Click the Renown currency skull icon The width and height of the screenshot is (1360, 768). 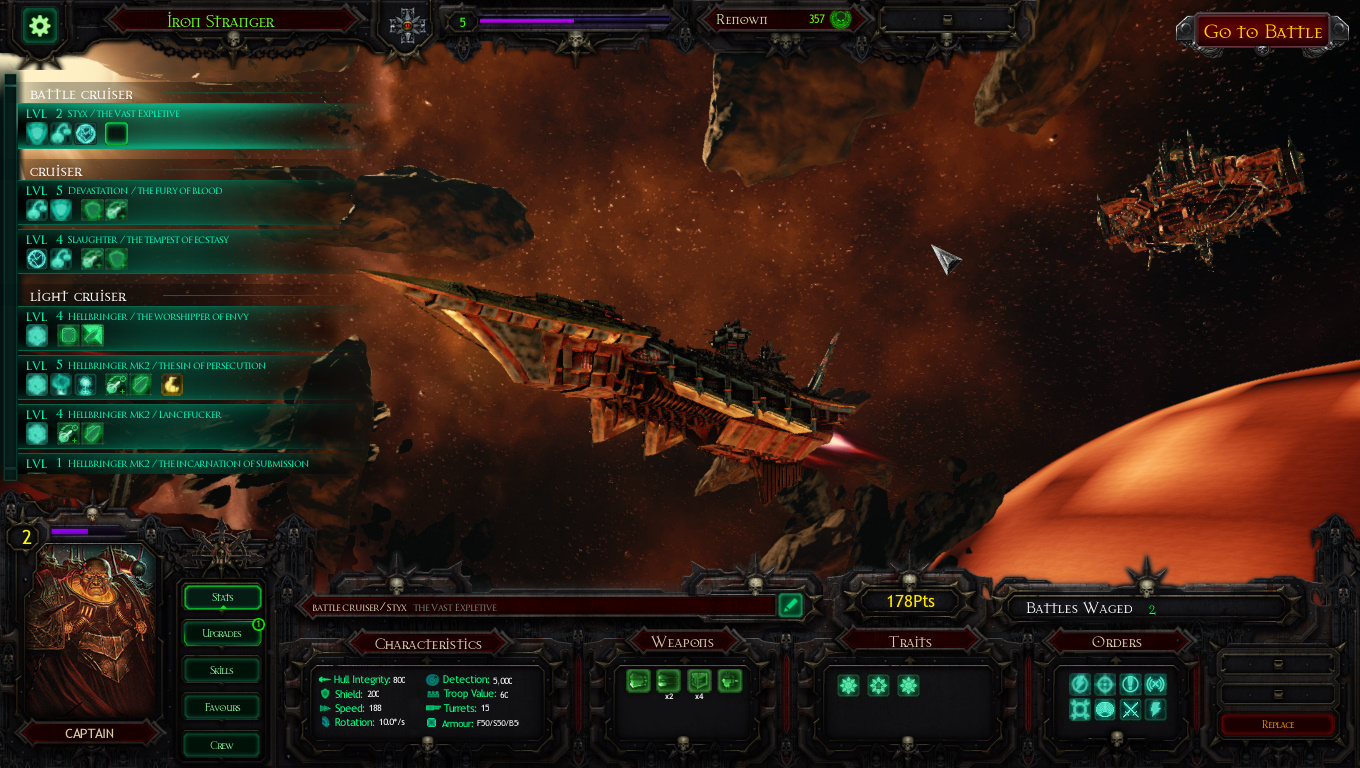[x=840, y=19]
